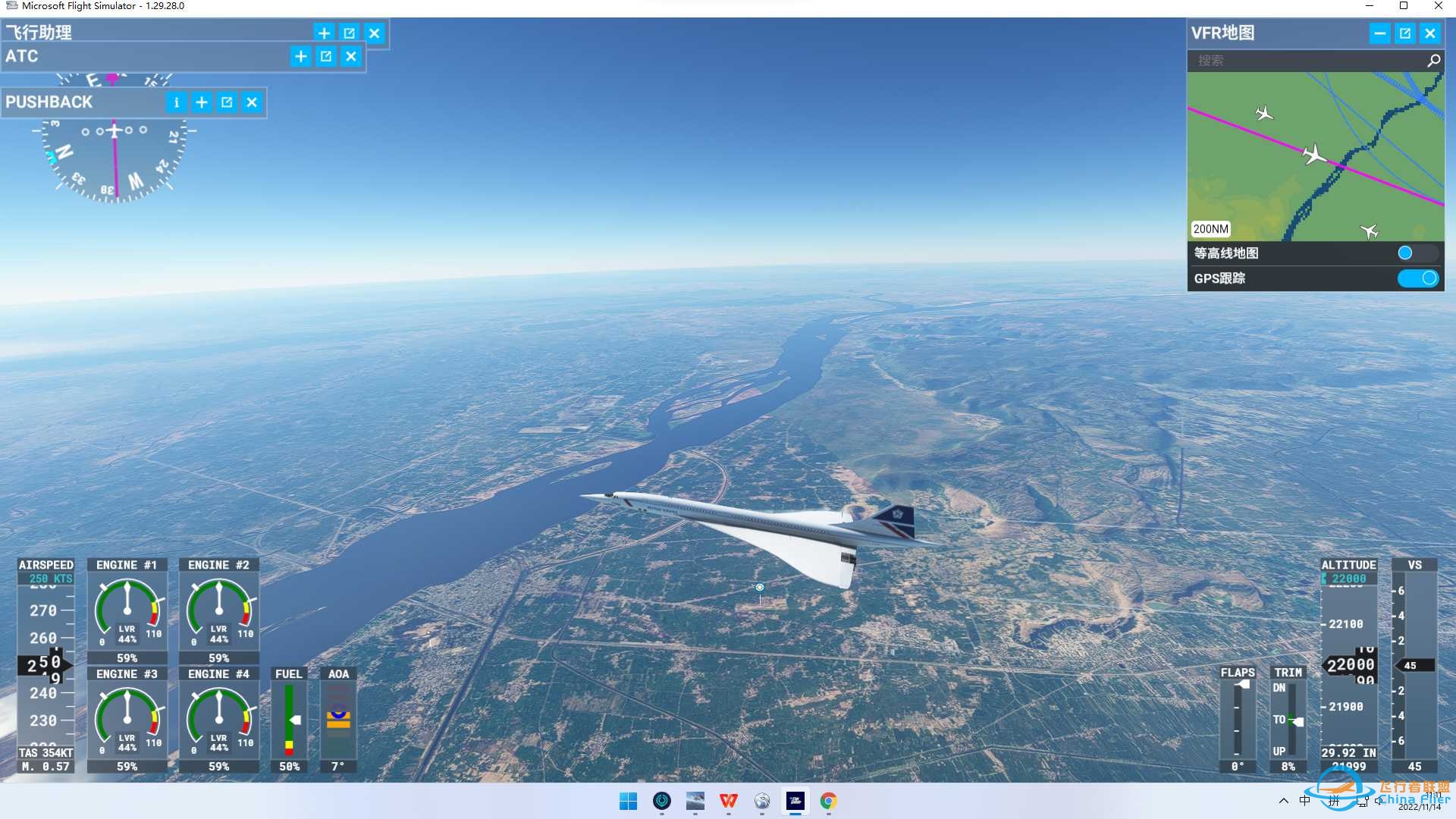
Task: Open Chrome from the taskbar
Action: [x=828, y=802]
